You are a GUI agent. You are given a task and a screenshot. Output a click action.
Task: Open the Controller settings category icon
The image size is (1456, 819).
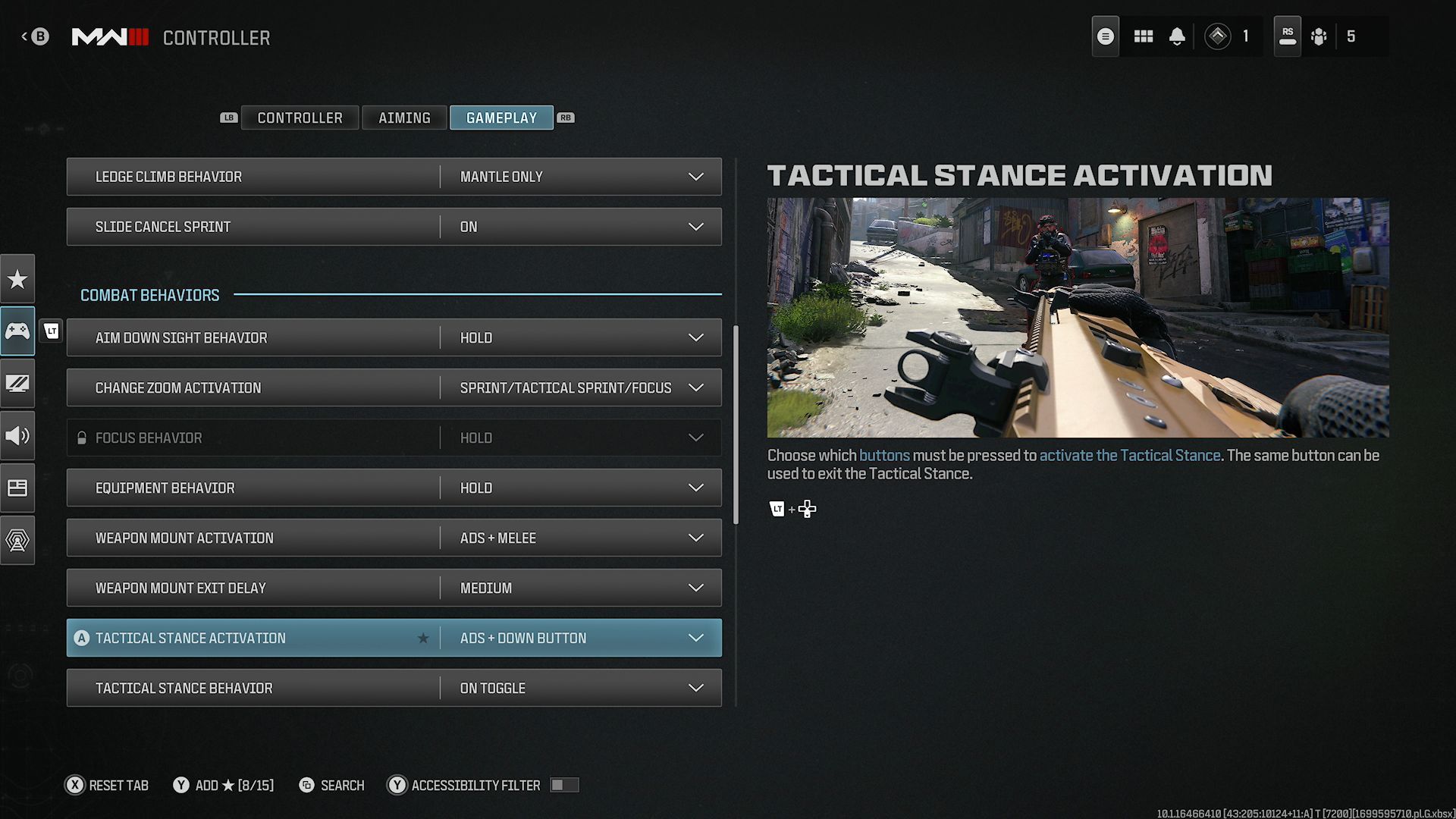click(x=17, y=331)
